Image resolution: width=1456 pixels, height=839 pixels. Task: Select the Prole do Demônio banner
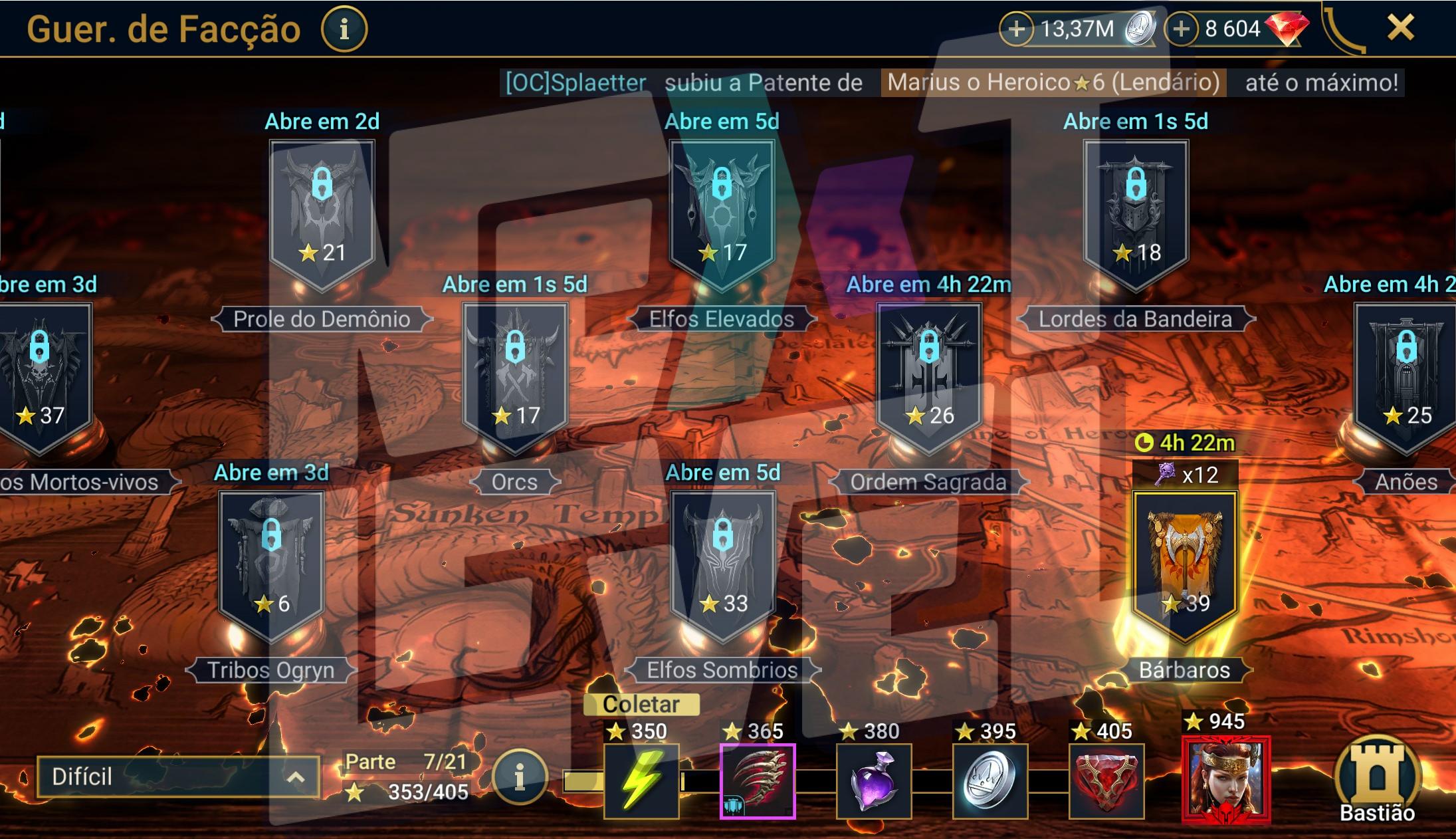(x=322, y=213)
